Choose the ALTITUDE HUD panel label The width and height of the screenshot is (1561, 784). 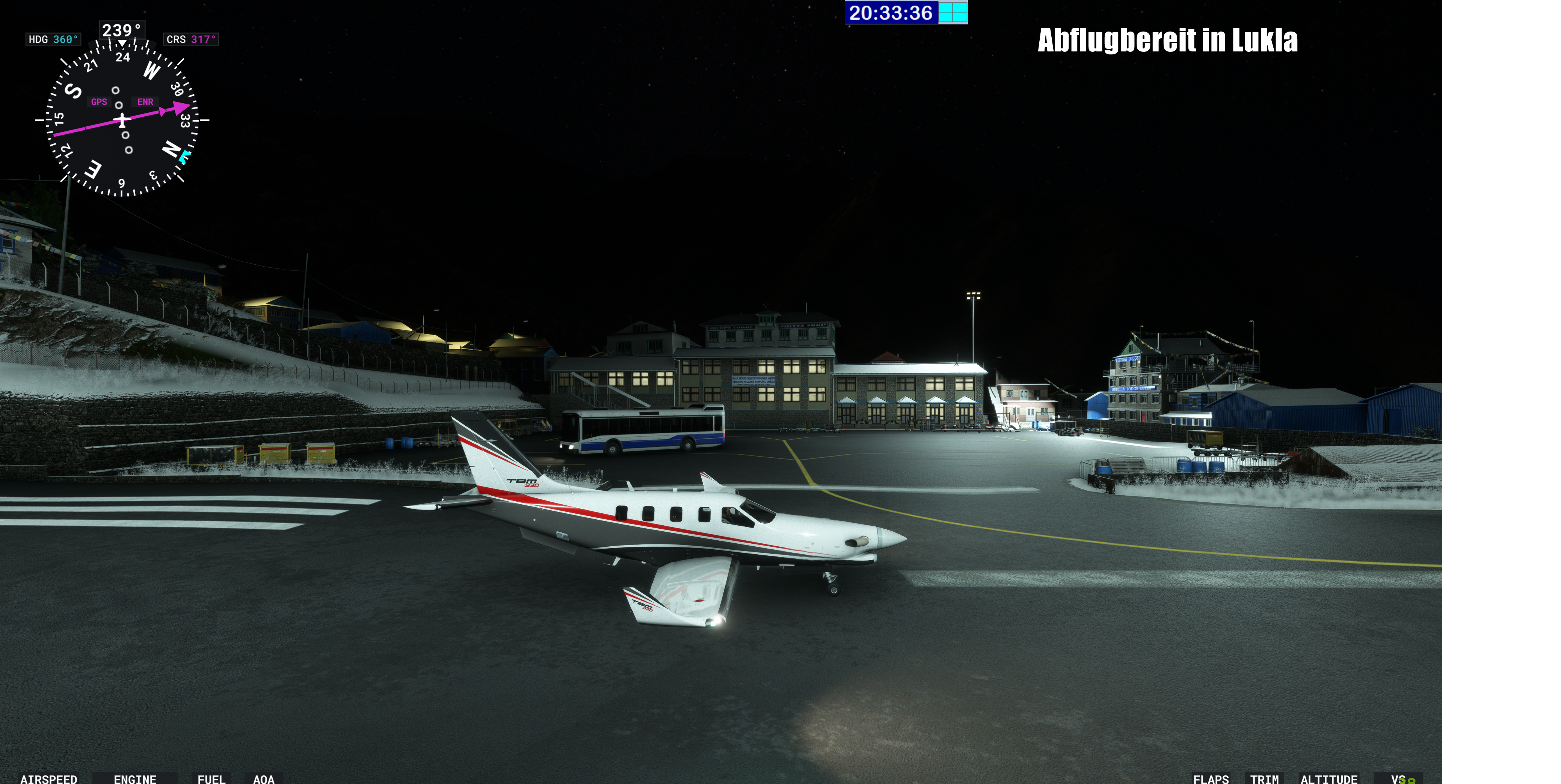(1329, 778)
